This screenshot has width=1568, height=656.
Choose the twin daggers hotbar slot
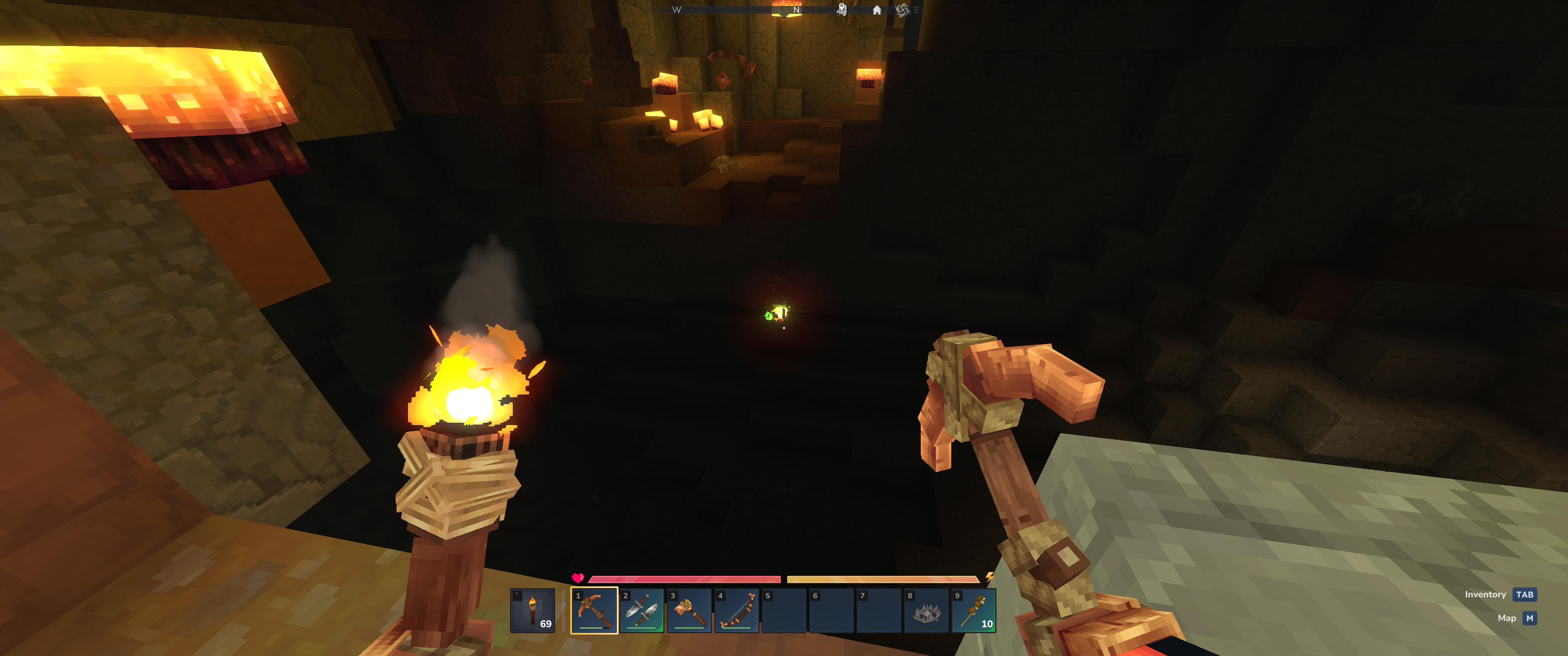point(642,610)
